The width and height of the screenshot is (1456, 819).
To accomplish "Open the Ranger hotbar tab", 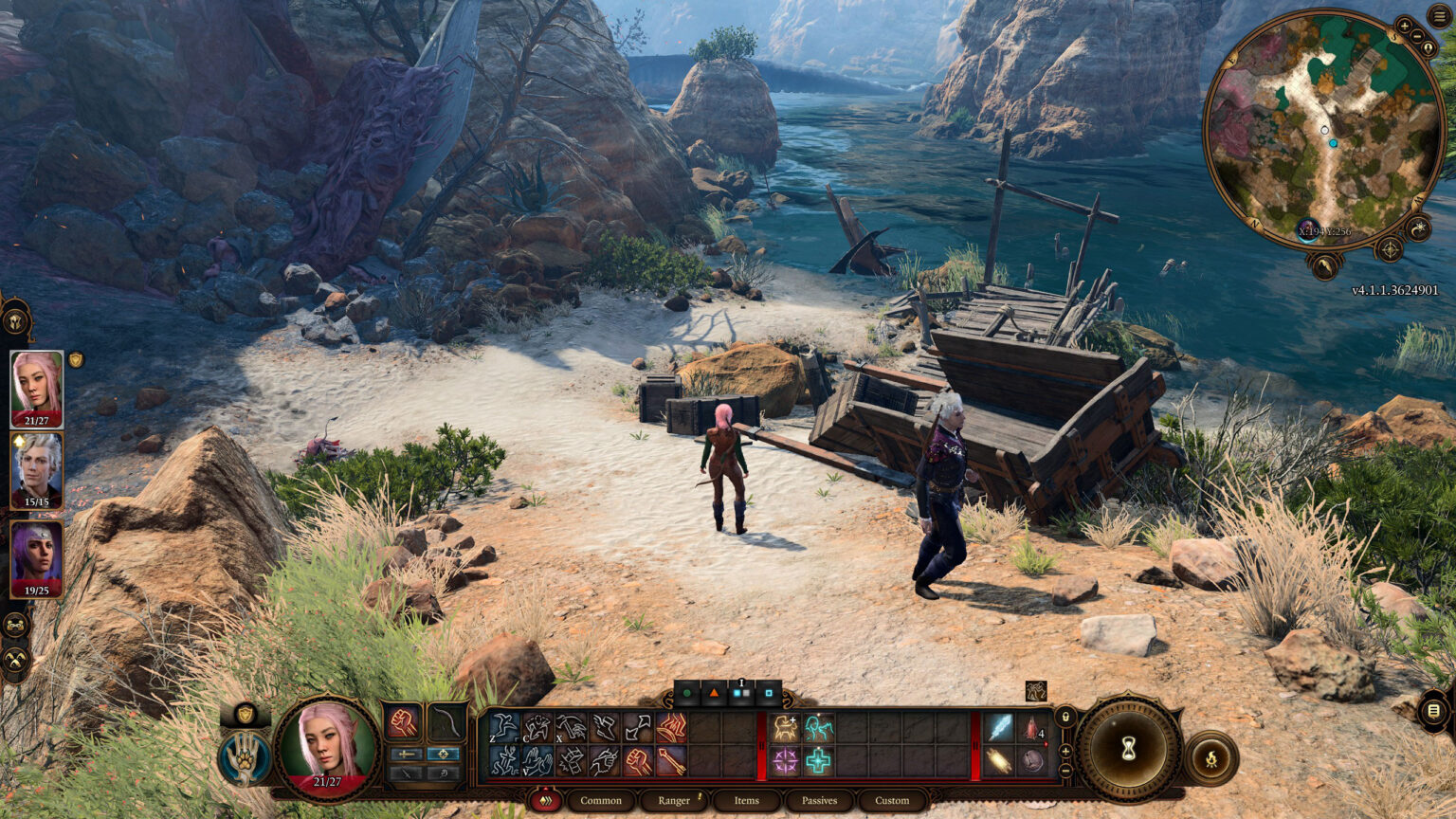I will tap(675, 801).
